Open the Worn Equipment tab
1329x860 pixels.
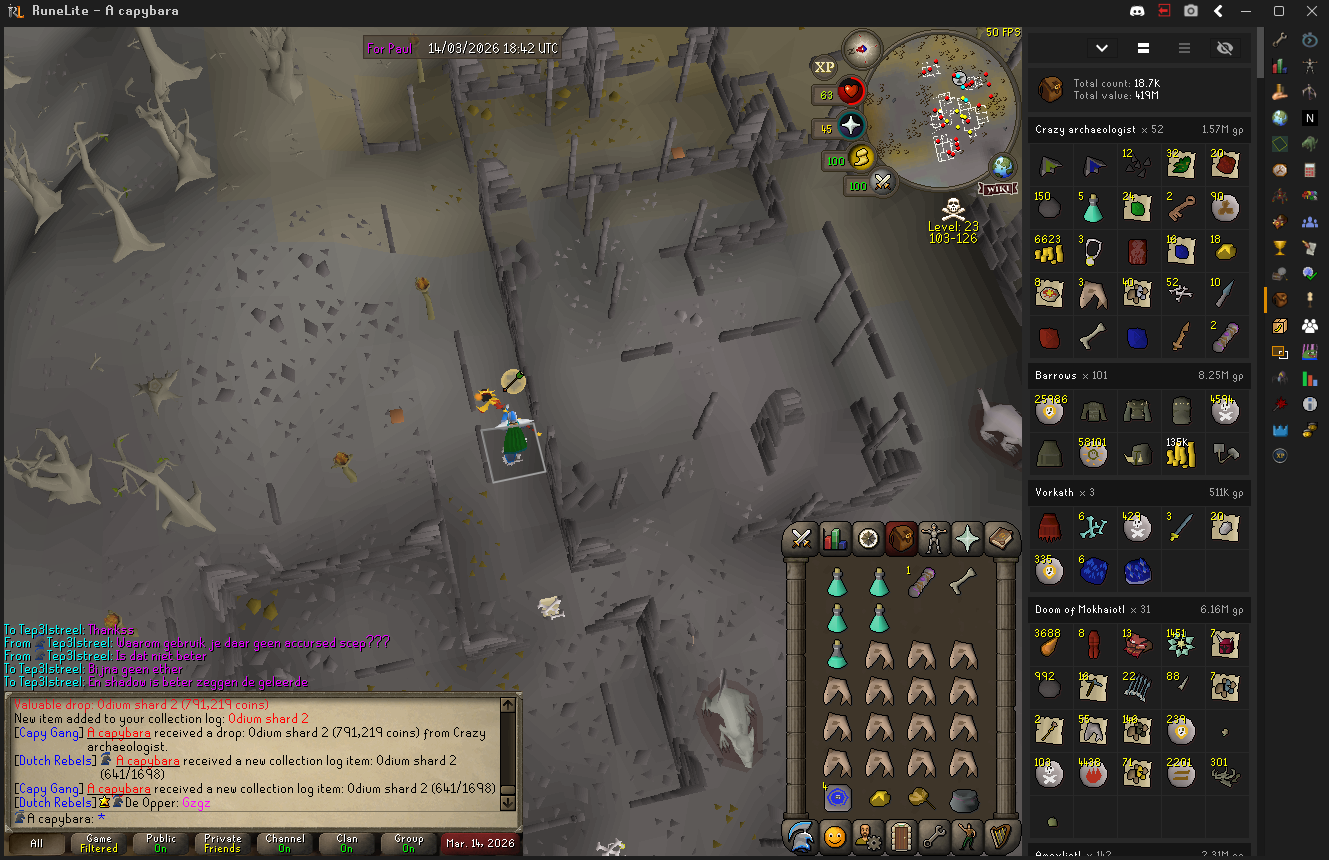[933, 540]
